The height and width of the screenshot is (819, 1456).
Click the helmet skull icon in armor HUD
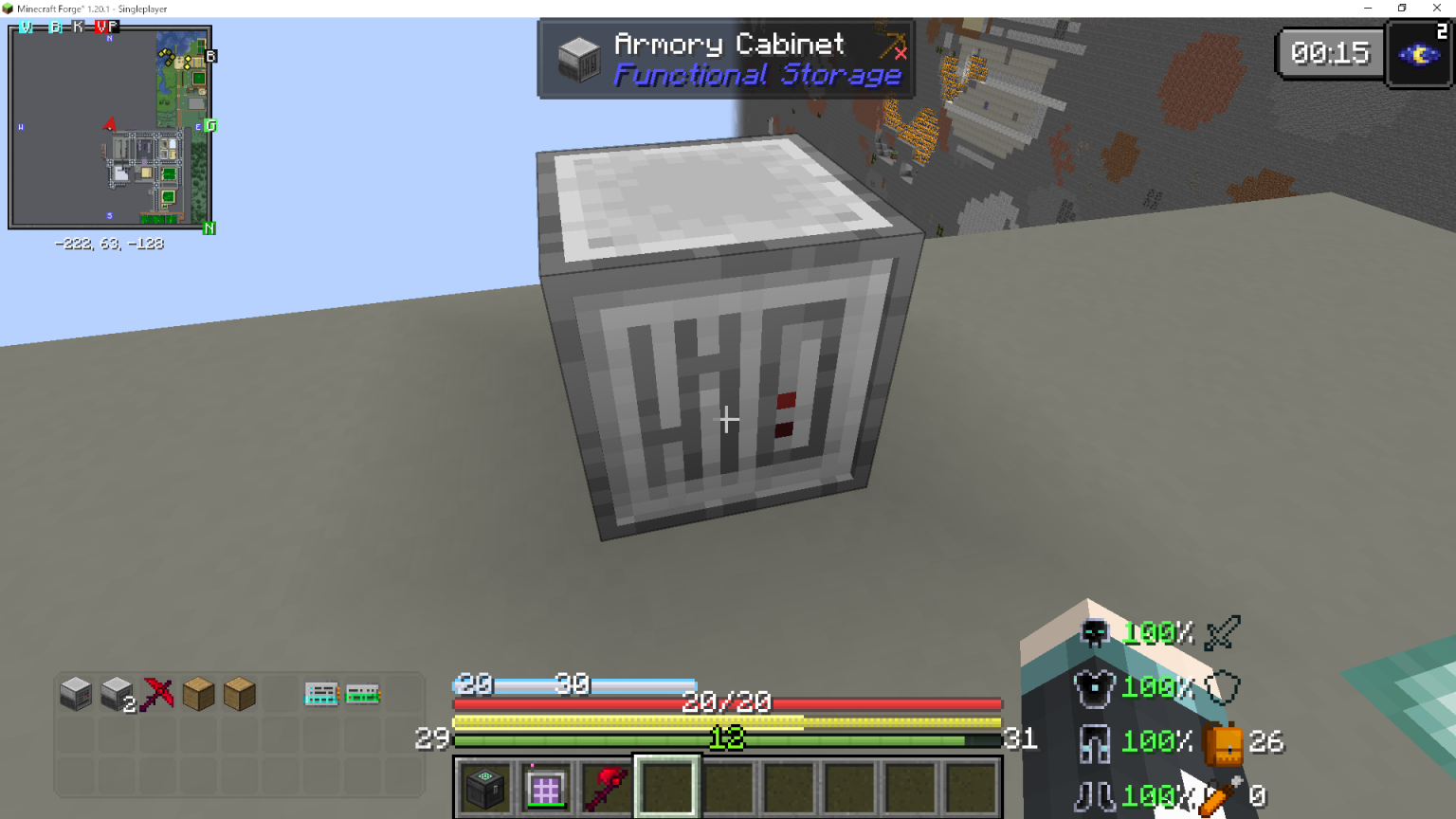pyautogui.click(x=1094, y=633)
